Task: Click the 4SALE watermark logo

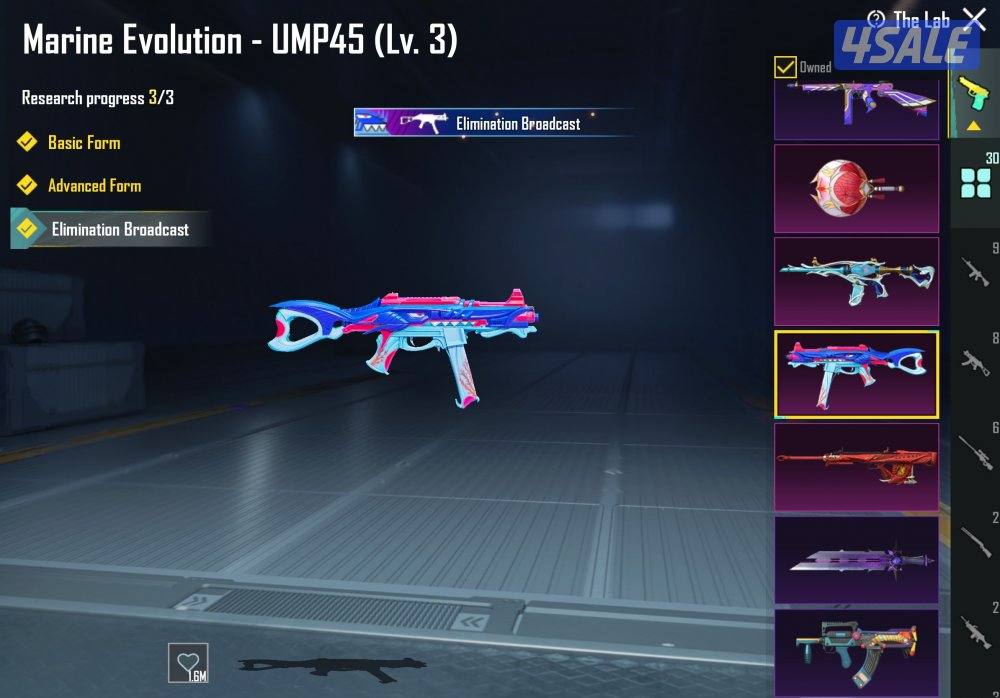Action: point(906,45)
